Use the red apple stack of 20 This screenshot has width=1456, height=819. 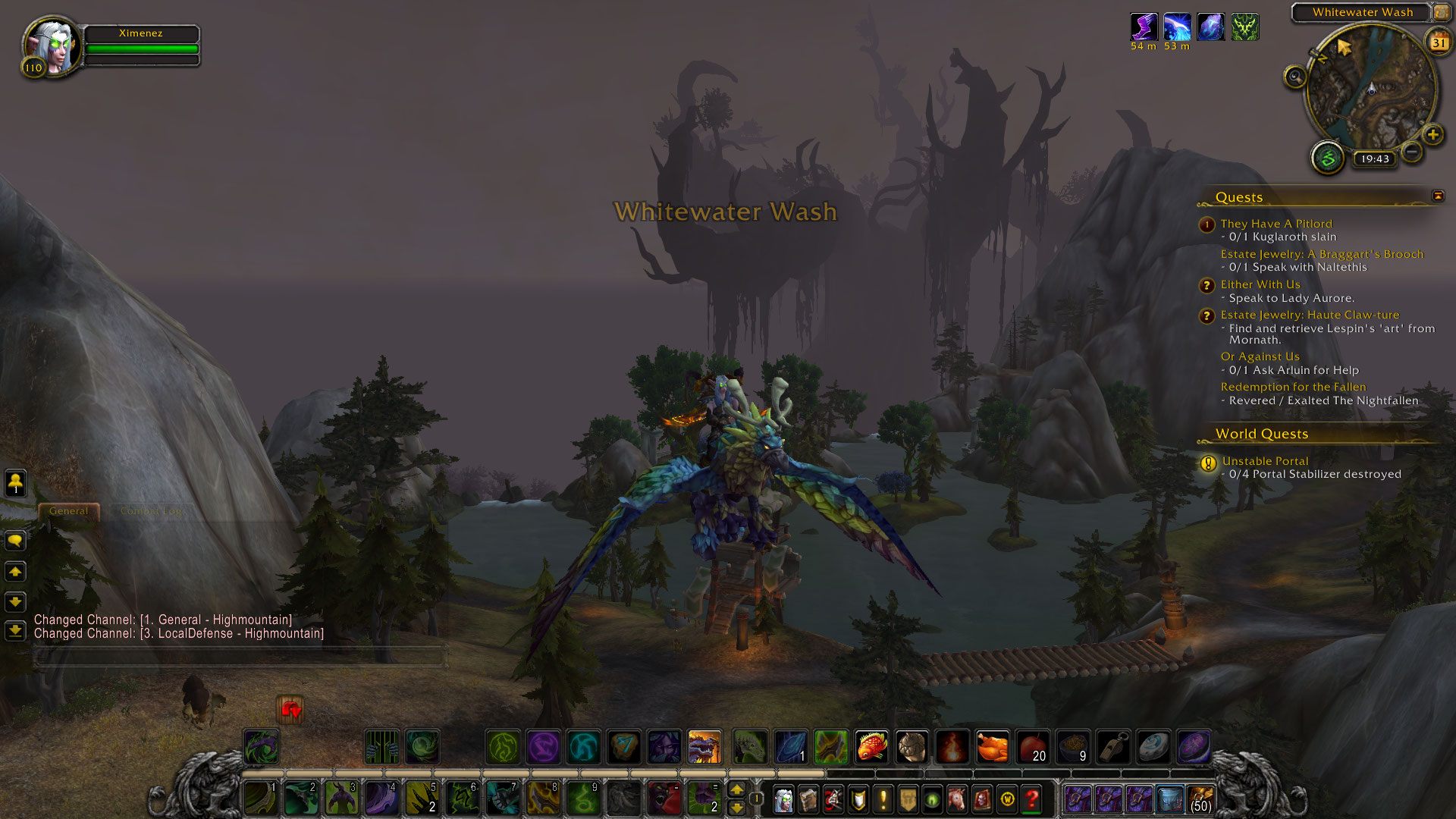tap(1032, 747)
